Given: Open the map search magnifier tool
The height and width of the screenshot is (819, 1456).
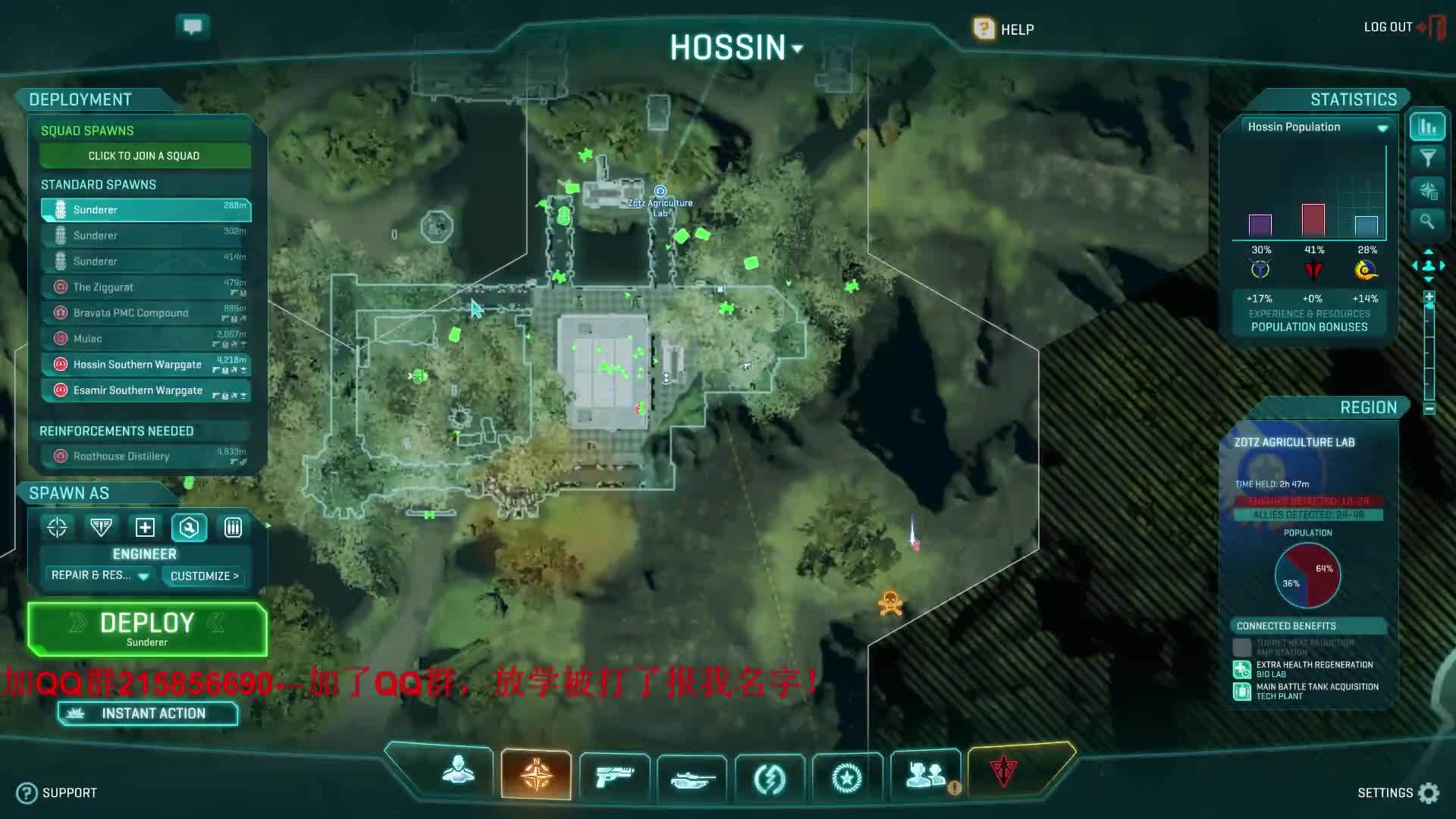Looking at the screenshot, I should (1428, 222).
